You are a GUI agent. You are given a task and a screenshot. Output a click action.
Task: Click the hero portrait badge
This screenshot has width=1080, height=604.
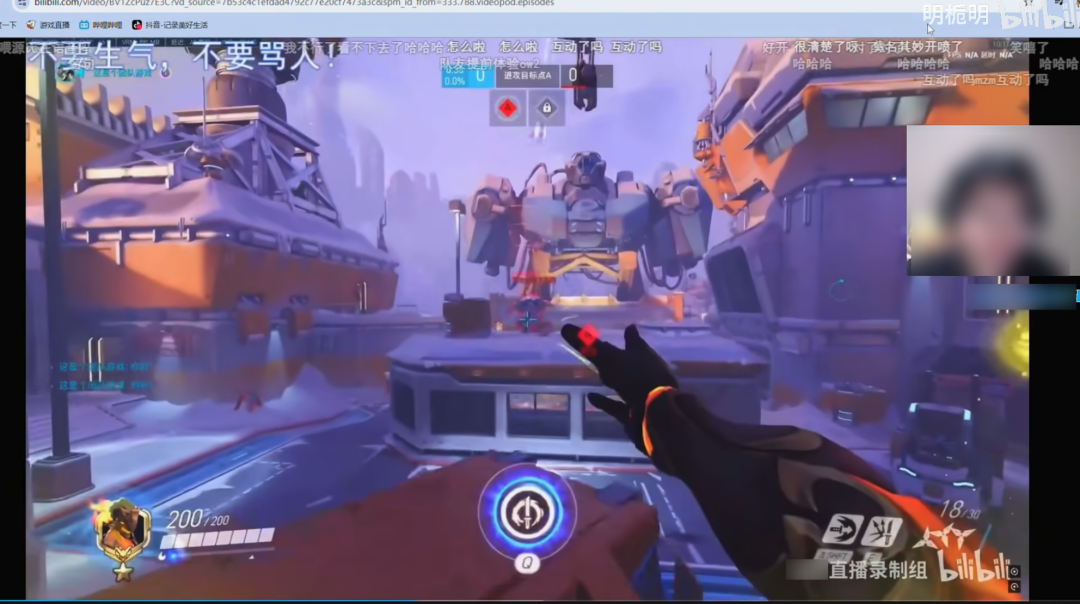click(125, 531)
